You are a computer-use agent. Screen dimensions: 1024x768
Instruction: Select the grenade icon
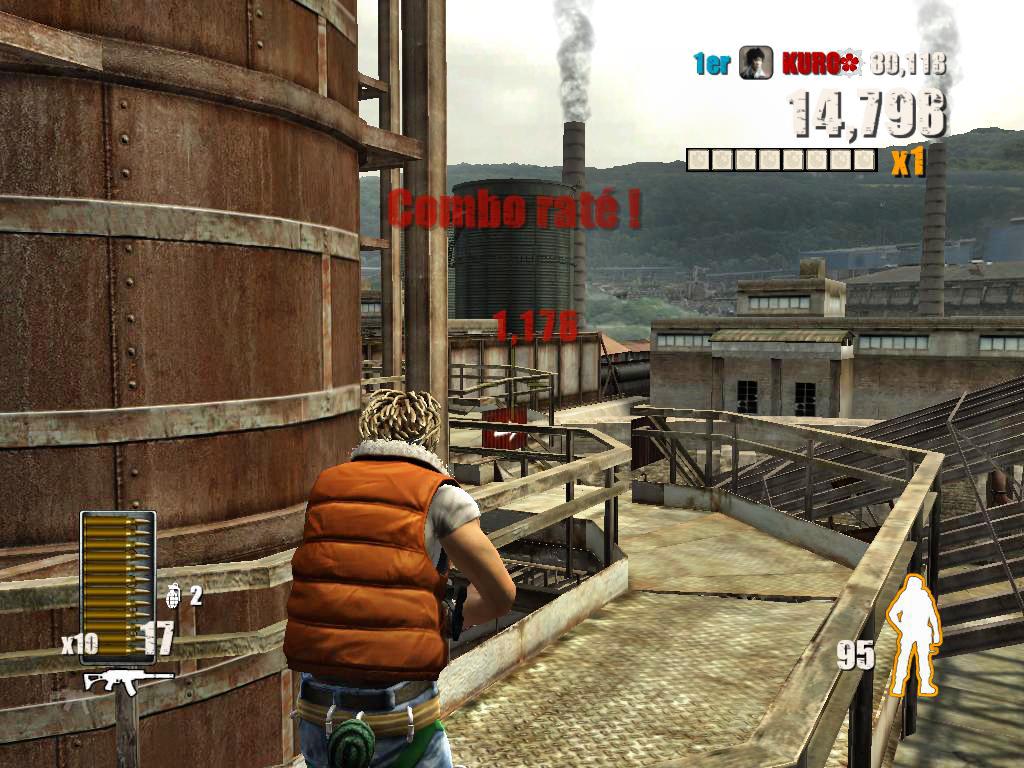click(x=173, y=596)
